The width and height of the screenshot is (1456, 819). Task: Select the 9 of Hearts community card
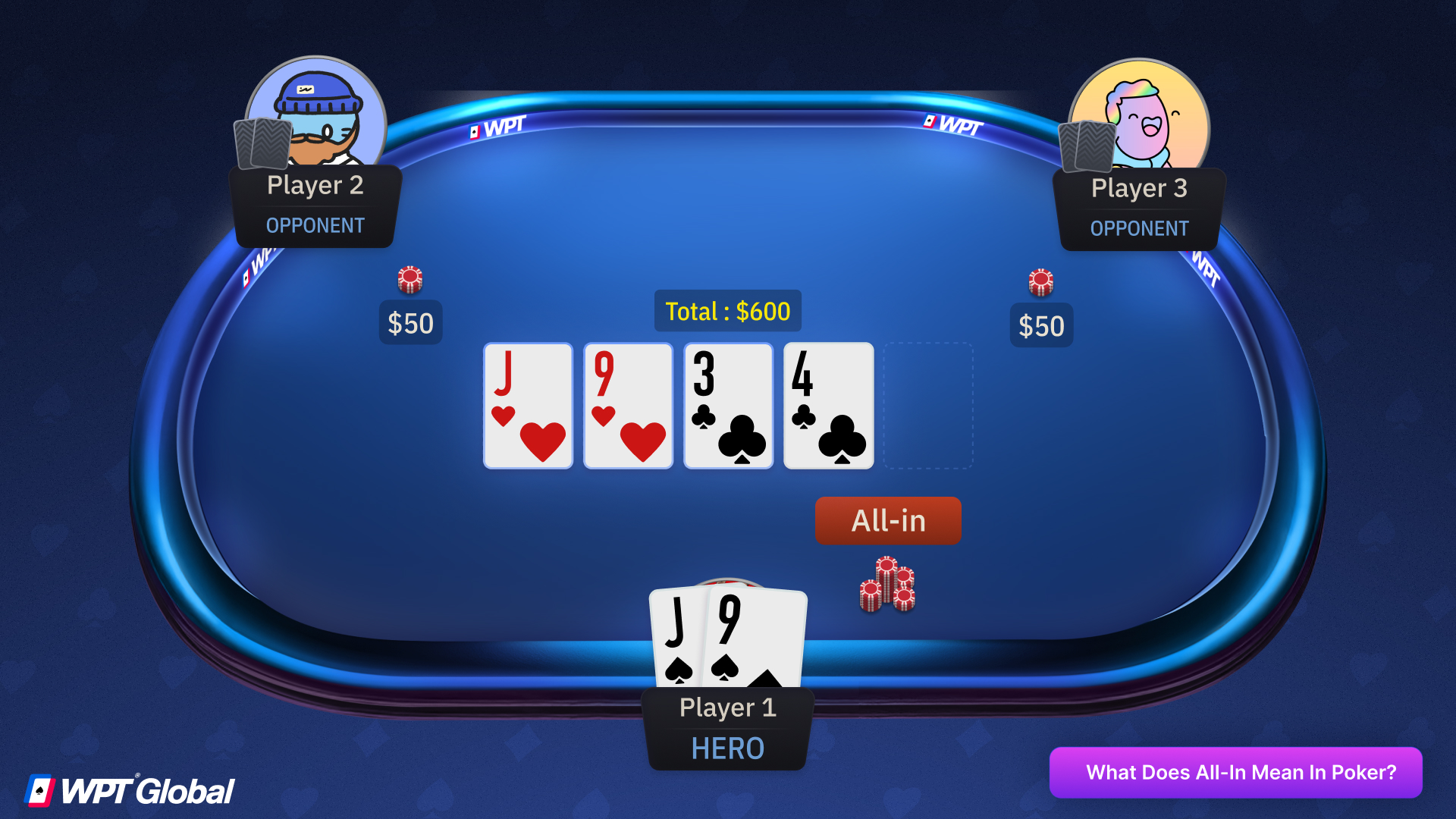(x=628, y=406)
